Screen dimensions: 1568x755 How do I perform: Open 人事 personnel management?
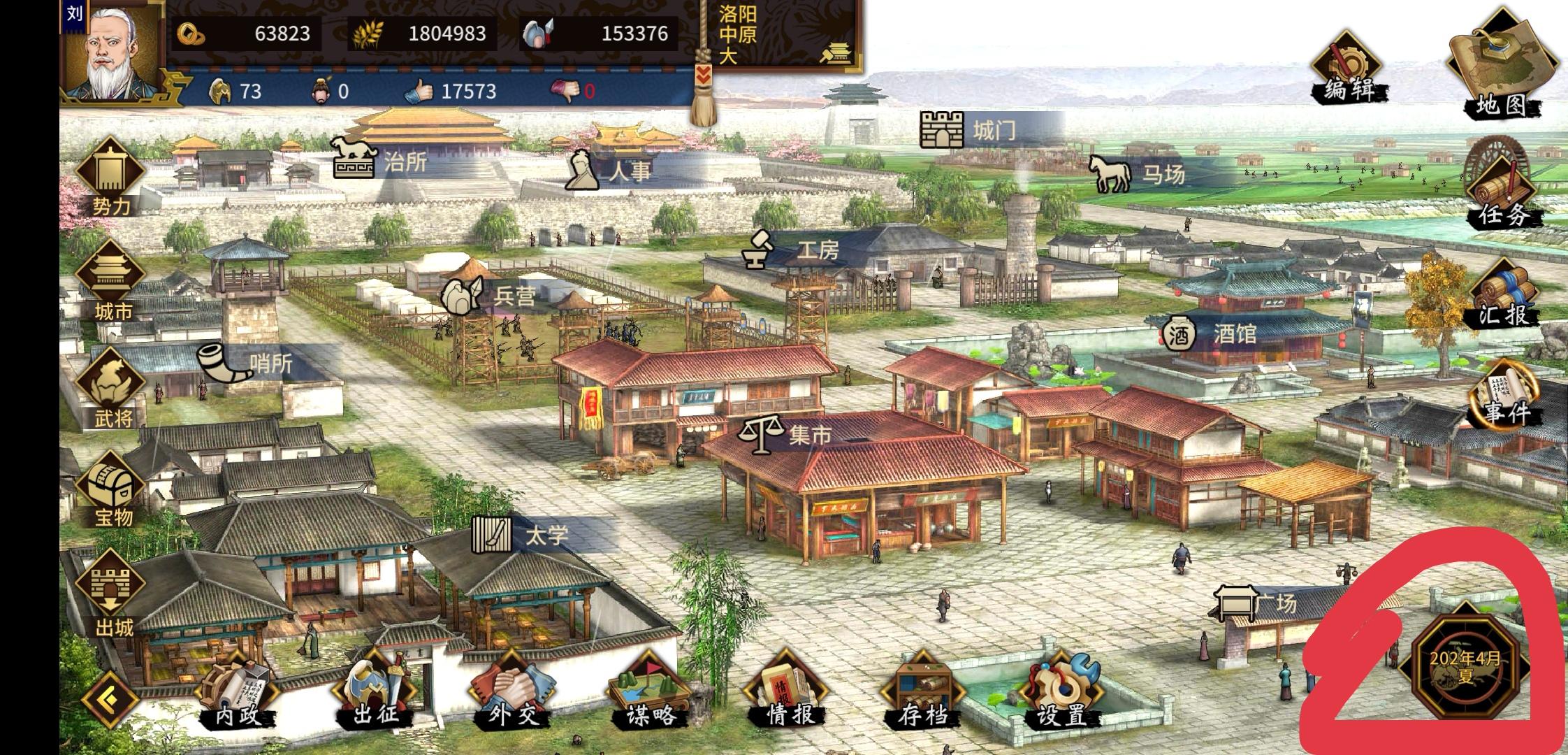(x=583, y=171)
